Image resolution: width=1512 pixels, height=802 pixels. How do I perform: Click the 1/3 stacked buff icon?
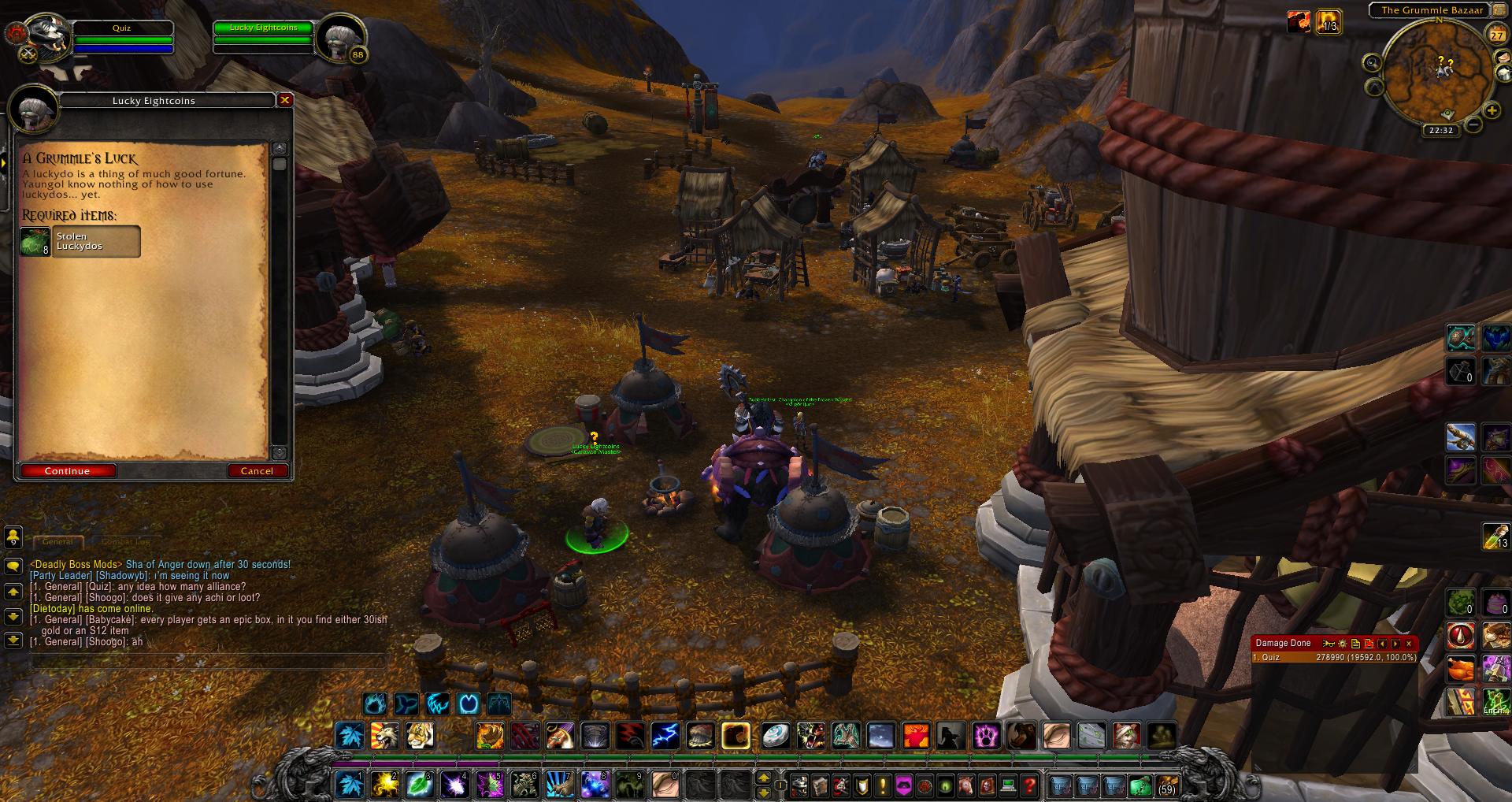1329,21
